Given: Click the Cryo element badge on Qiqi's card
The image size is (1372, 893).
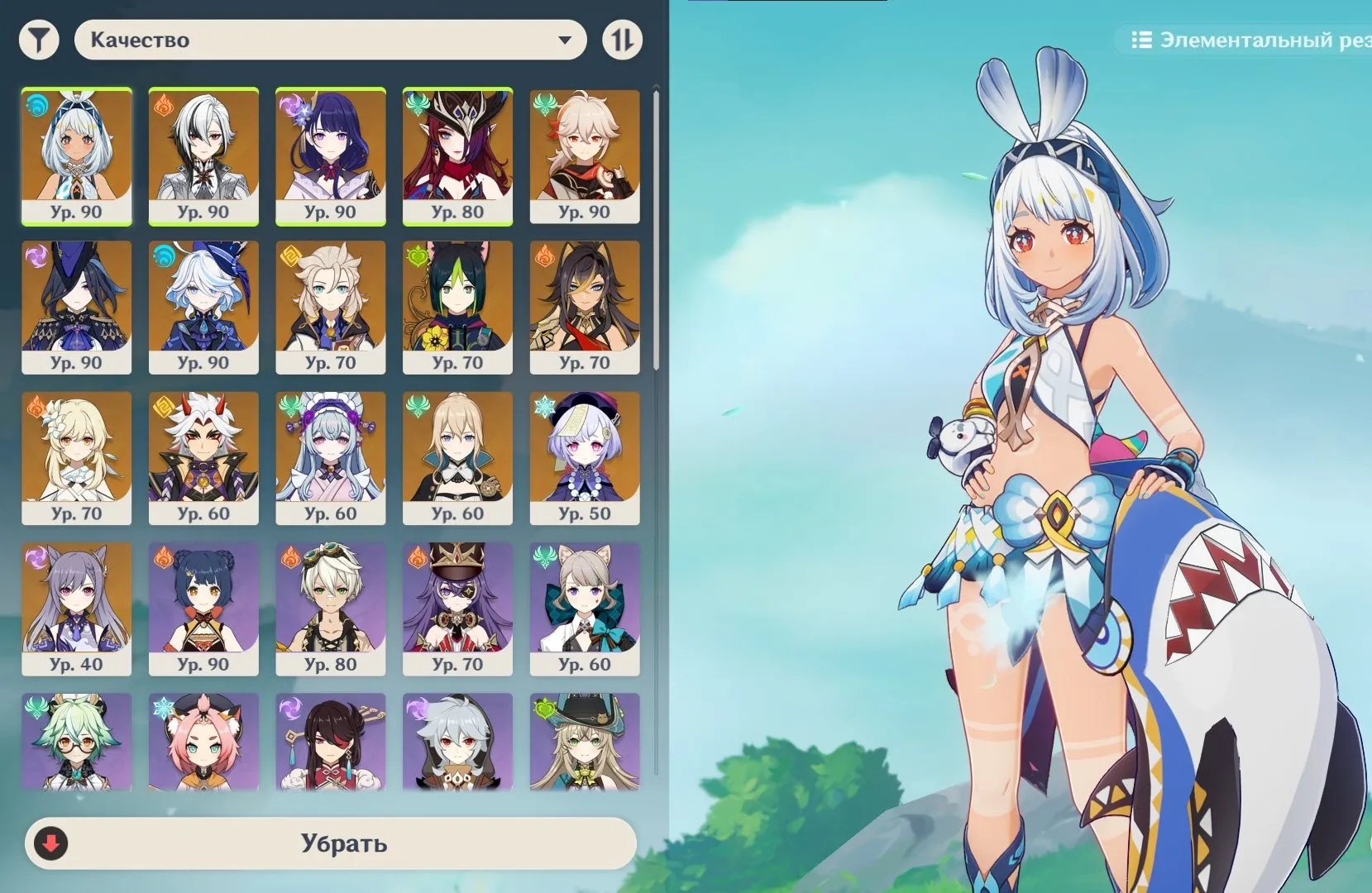Looking at the screenshot, I should tap(547, 404).
